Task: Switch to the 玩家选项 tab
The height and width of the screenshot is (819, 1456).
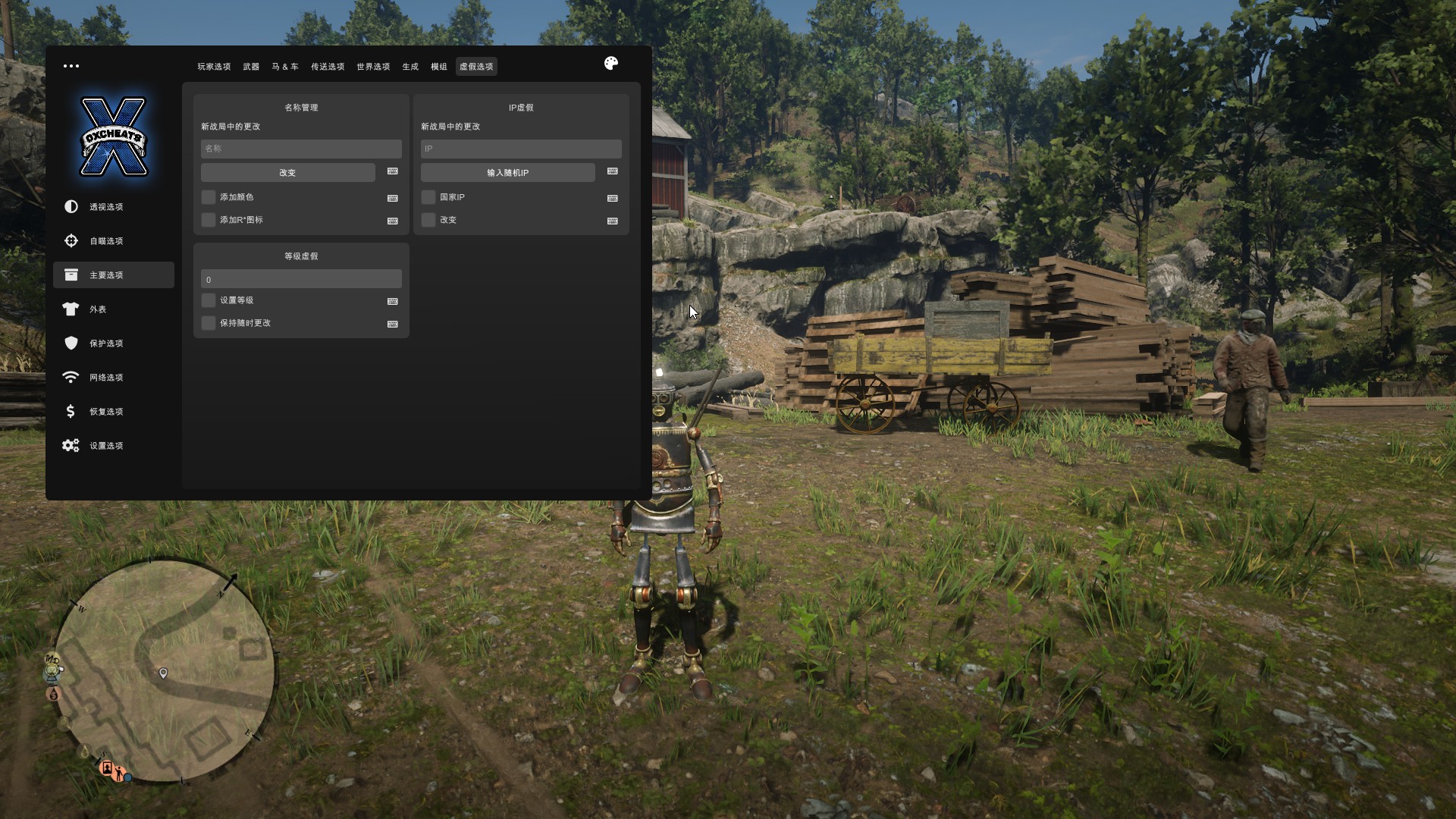Action: 214,67
